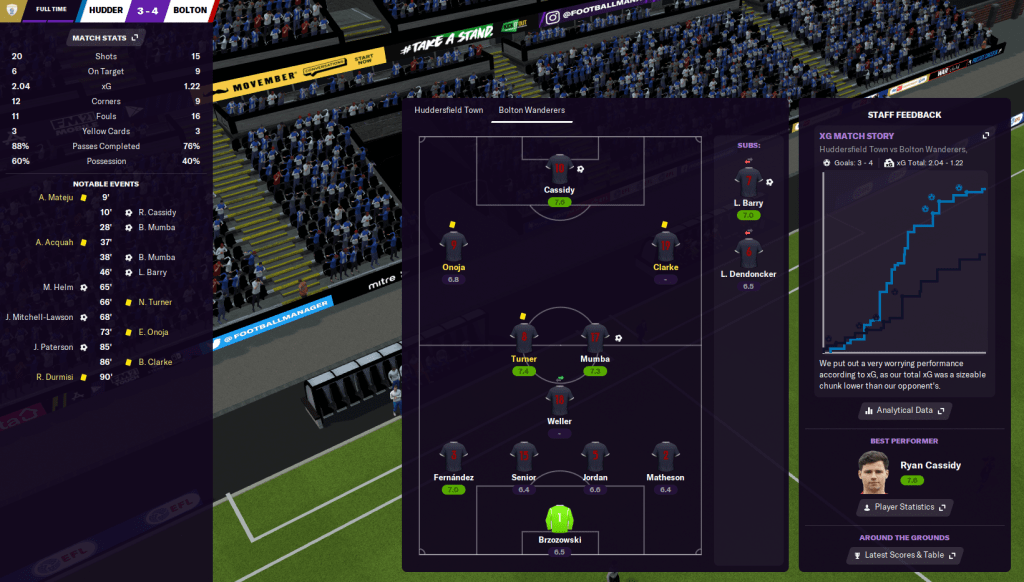Pick Clarke on the right wing
Viewport: 1024px width, 582px height.
665,246
